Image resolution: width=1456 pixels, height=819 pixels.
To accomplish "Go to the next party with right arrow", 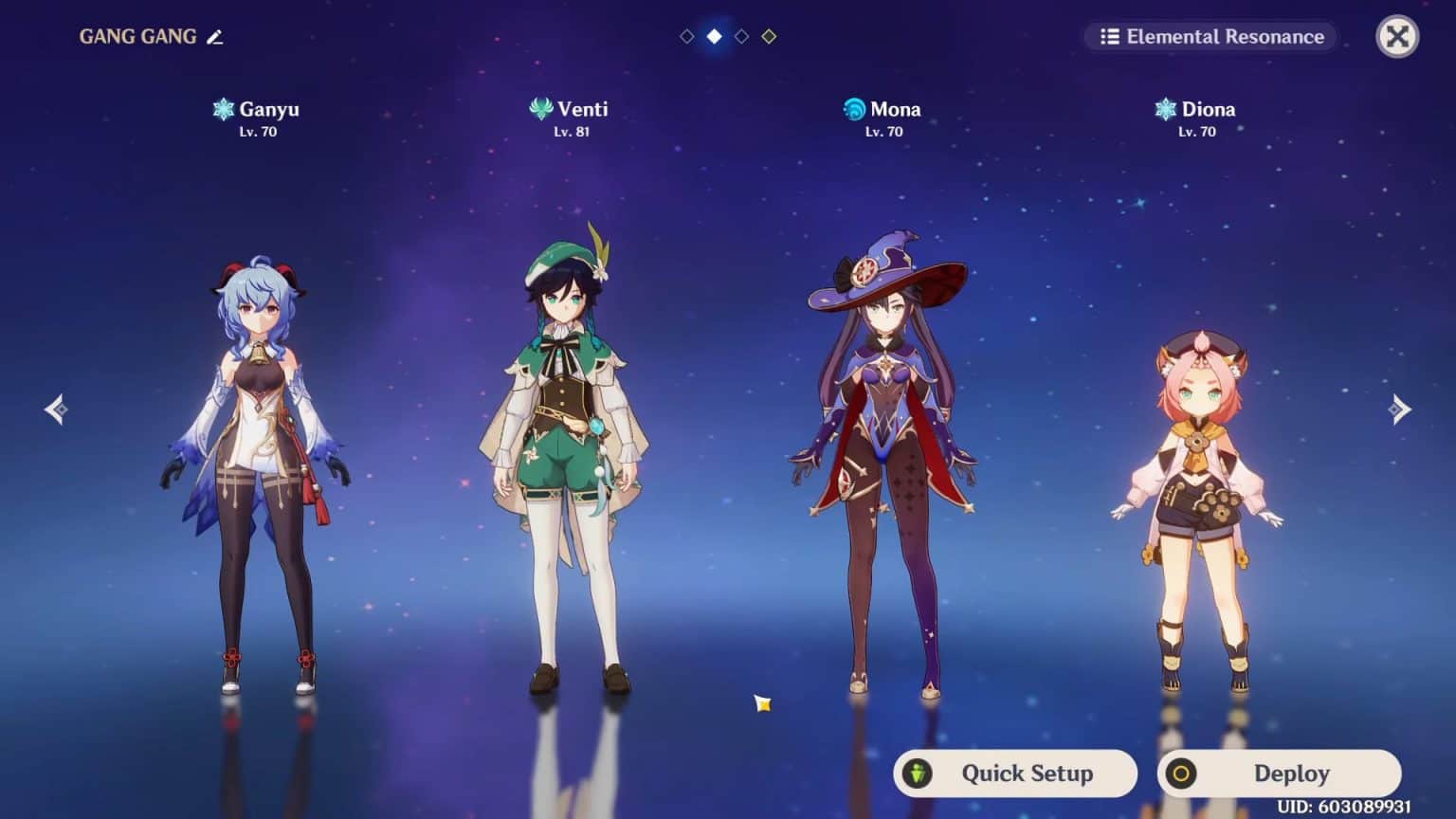I will (1399, 409).
